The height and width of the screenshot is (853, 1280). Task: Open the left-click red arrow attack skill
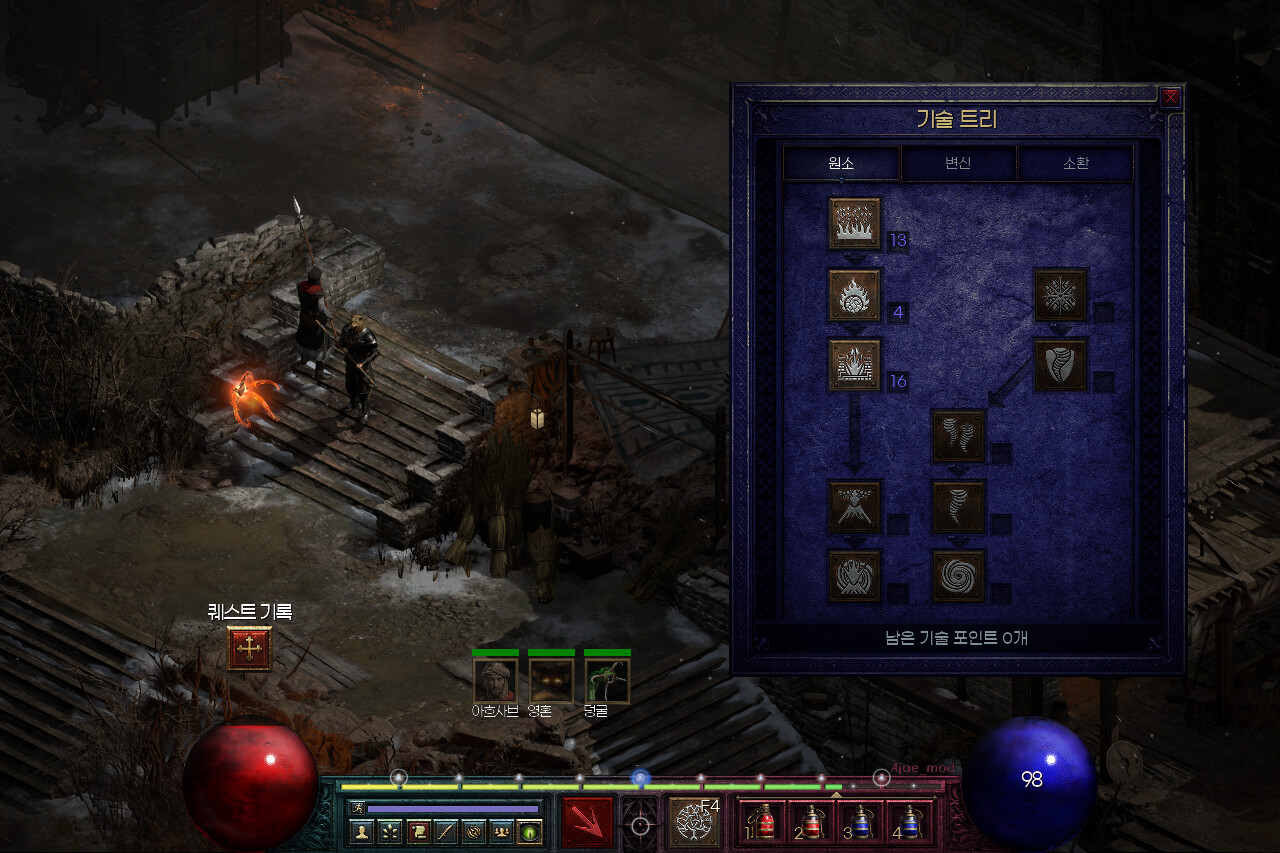click(x=587, y=822)
